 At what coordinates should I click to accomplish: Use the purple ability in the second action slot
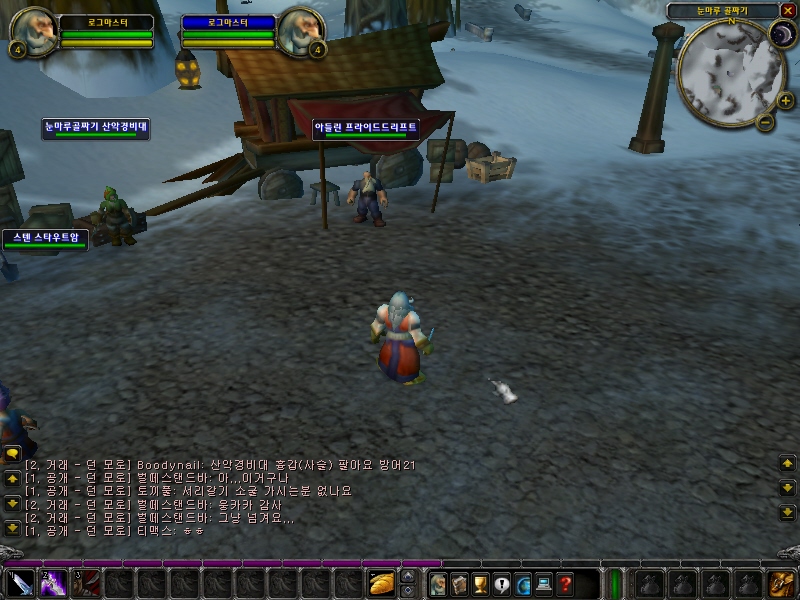pos(53,582)
